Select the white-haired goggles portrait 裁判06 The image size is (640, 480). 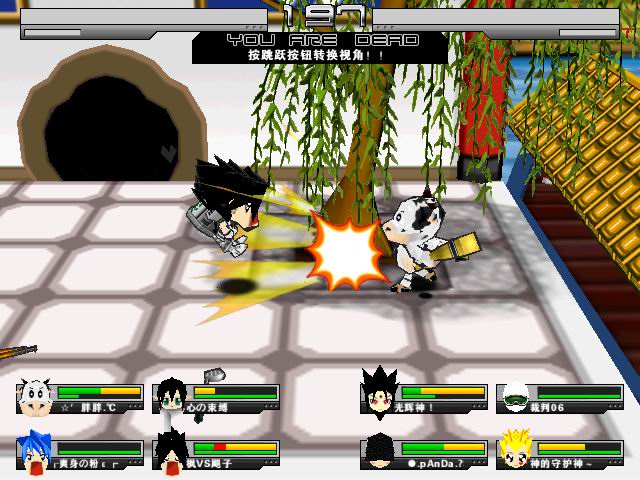tap(515, 397)
